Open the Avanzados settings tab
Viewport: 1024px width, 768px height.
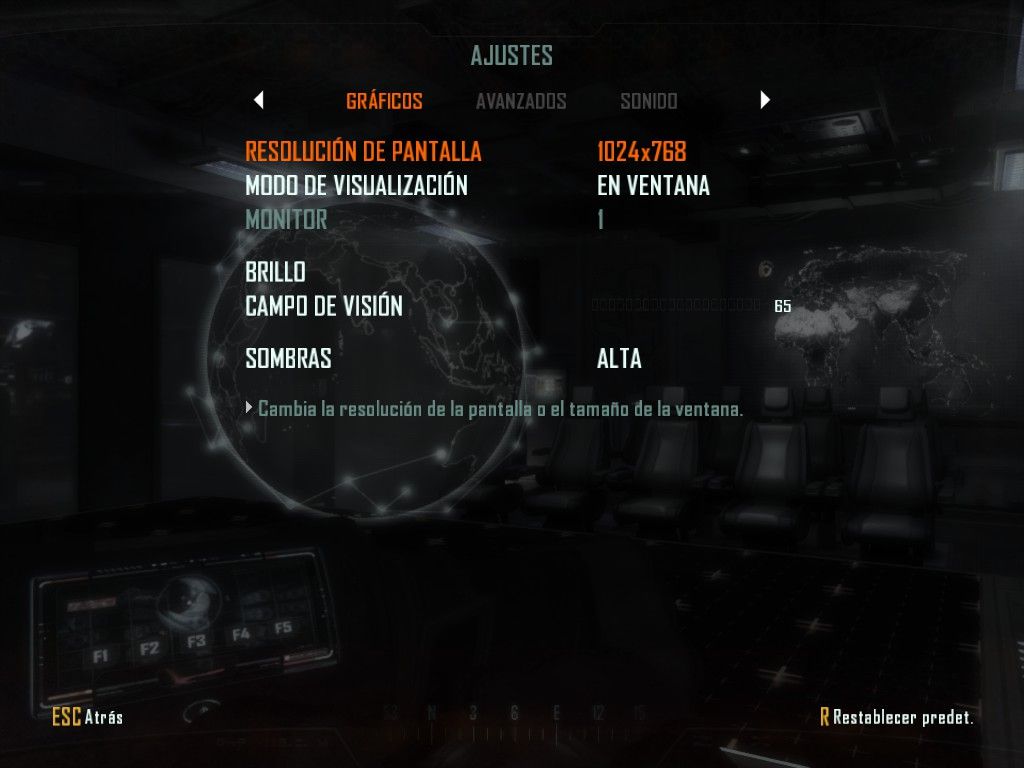click(521, 101)
